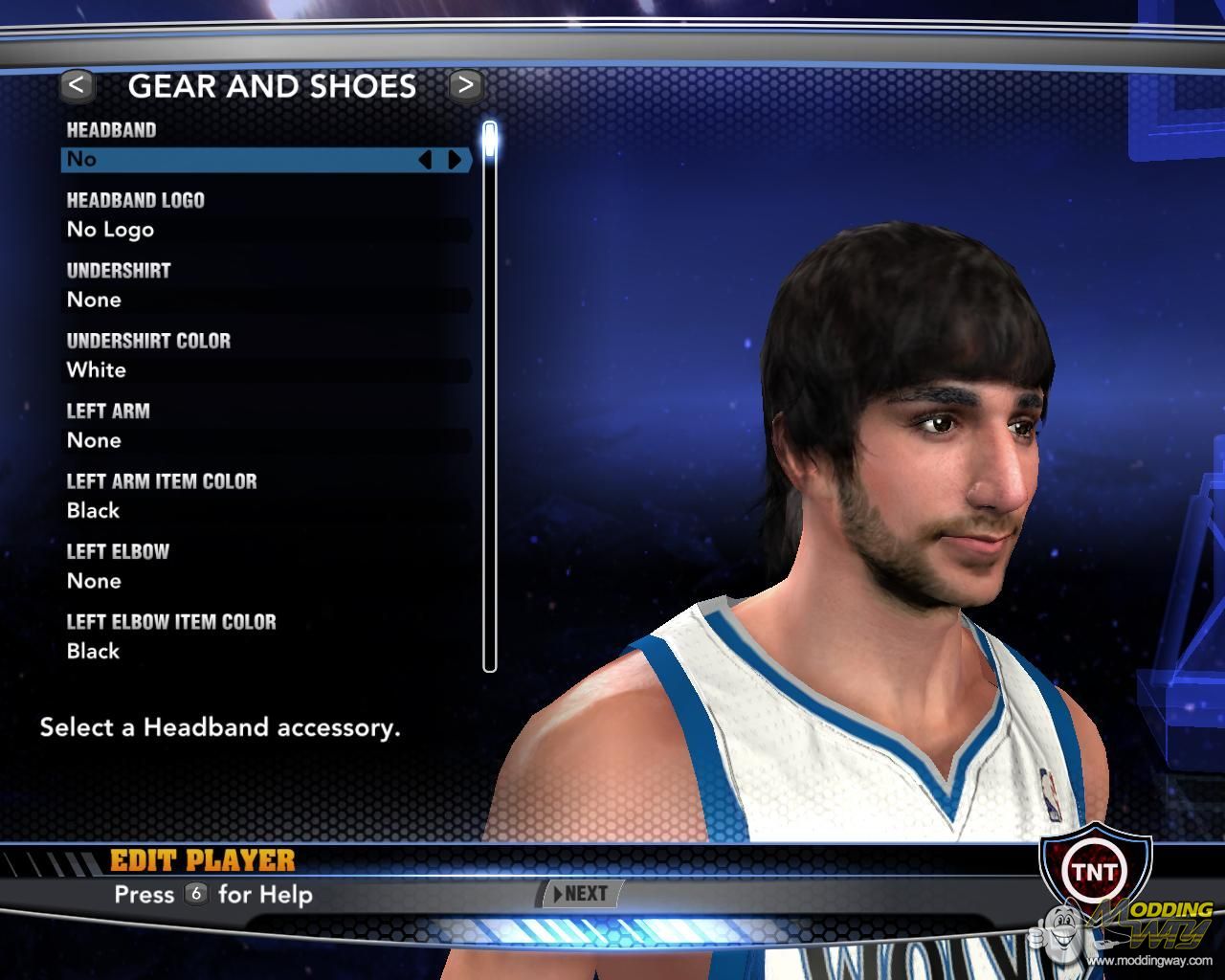Screen dimensions: 1225x980
Task: Go to the previous category with left arrow
Action: pos(77,85)
